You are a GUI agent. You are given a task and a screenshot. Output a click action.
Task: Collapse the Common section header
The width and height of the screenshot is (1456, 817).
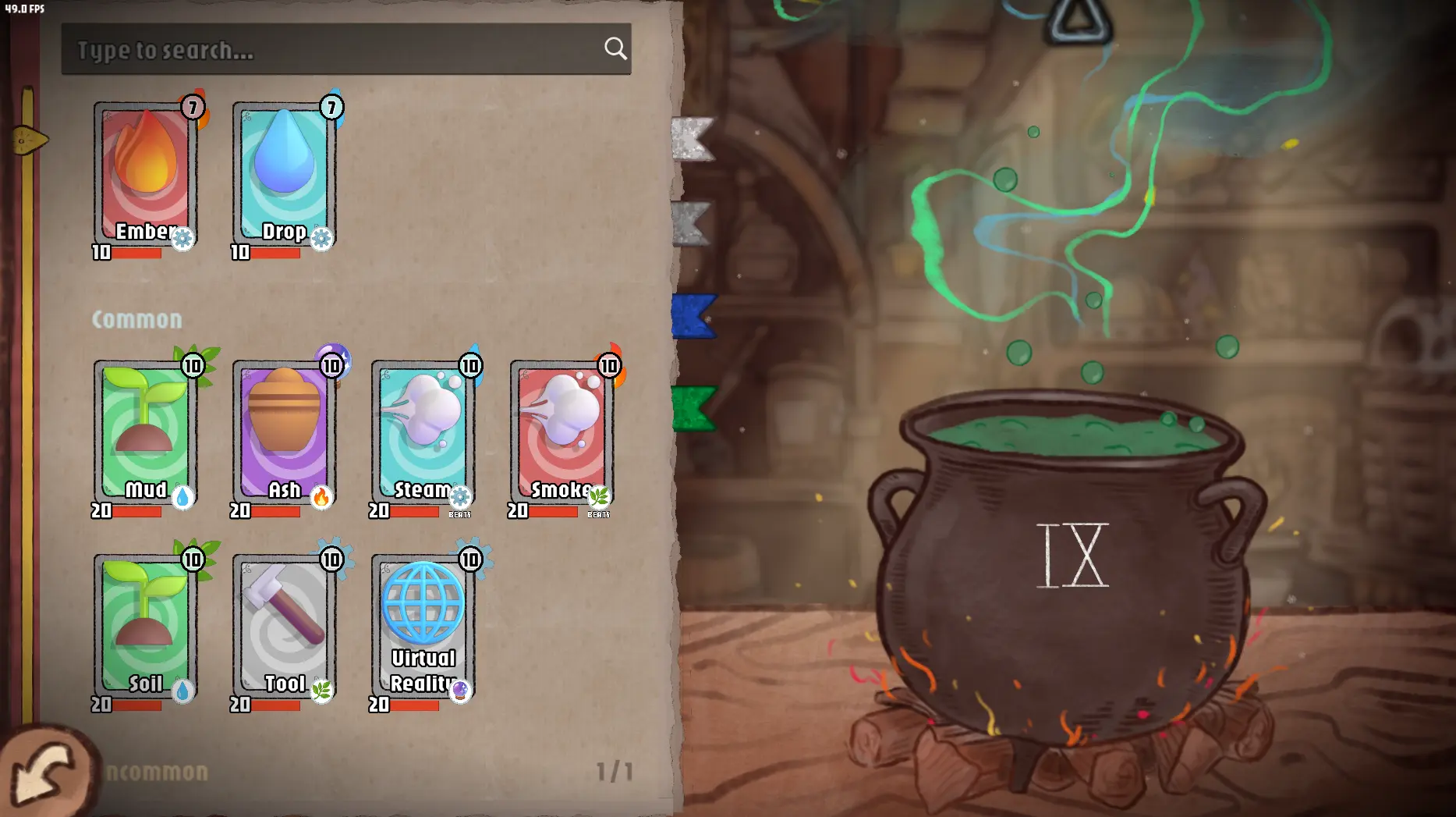point(139,318)
